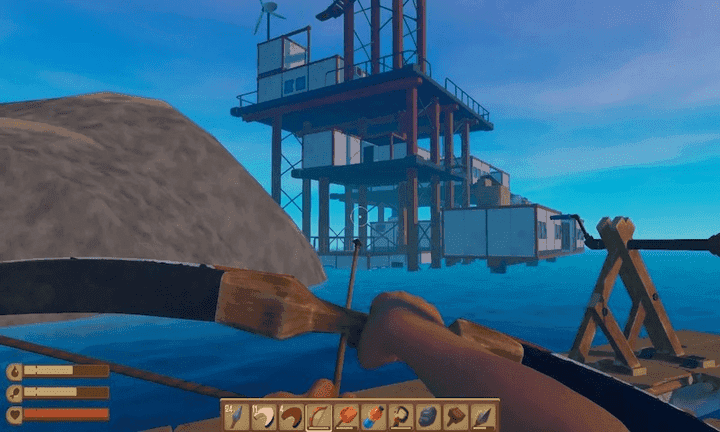The width and height of the screenshot is (720, 432).
Task: Select the brown curved item stack of 4
Action: coord(291,416)
